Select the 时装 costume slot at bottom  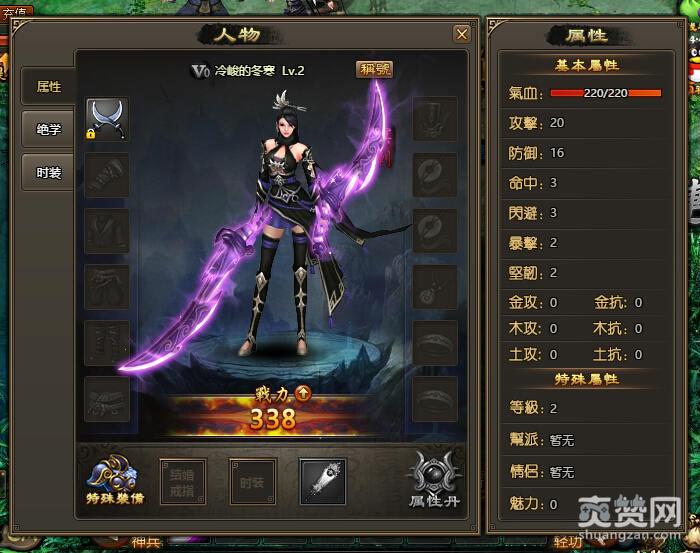tap(252, 481)
